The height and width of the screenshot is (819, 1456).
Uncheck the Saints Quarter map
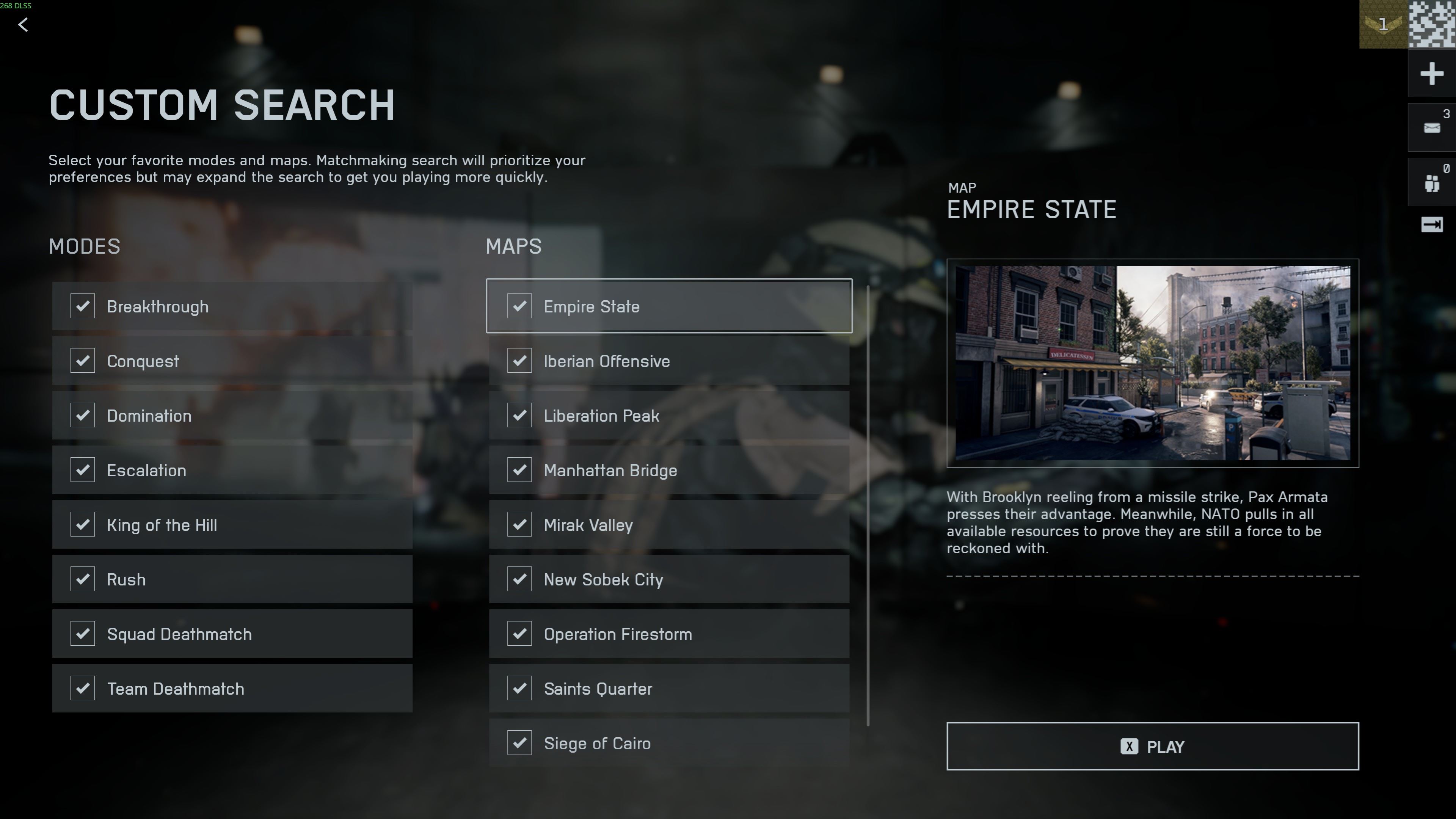click(x=519, y=689)
